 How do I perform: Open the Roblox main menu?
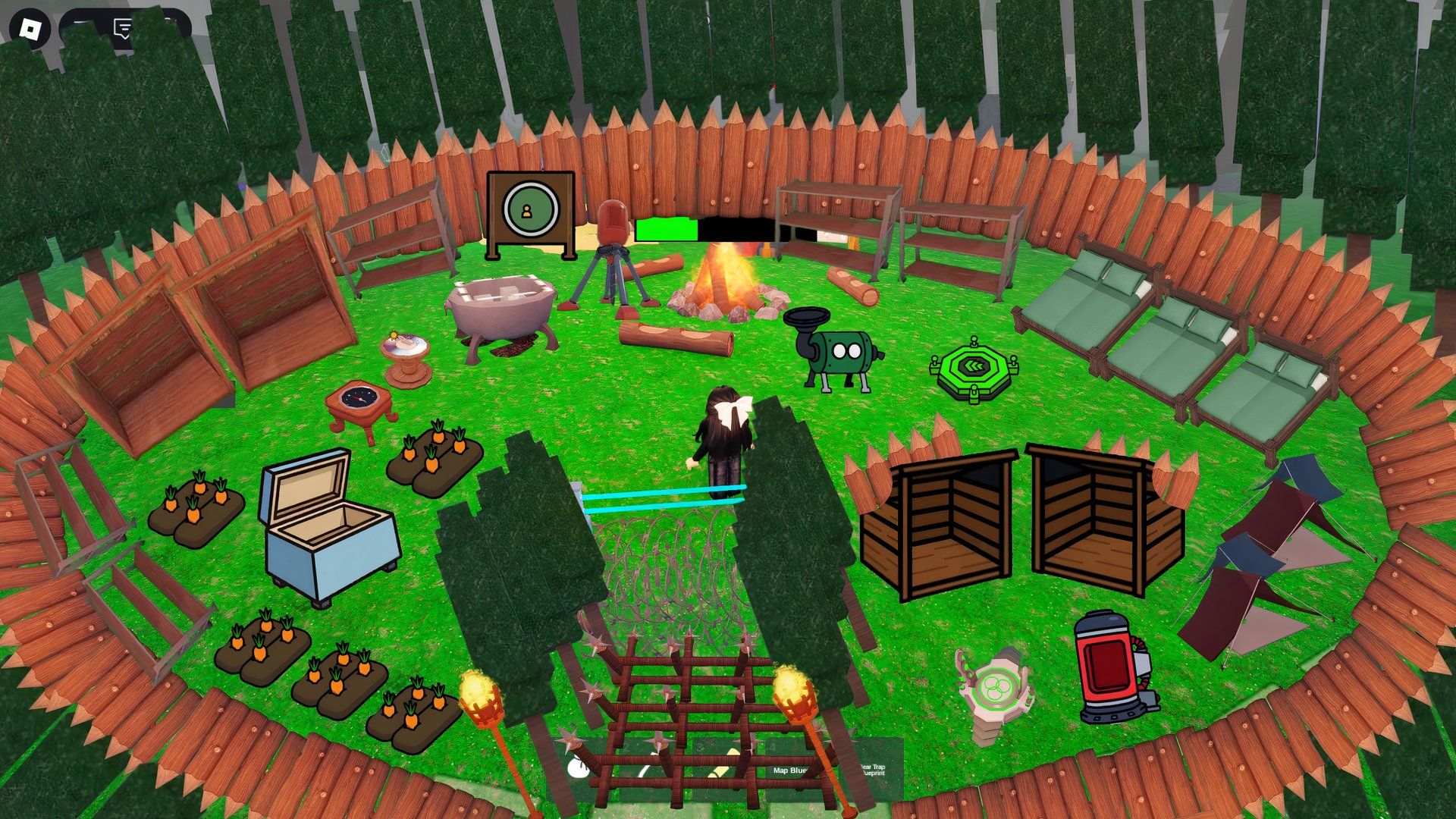(x=30, y=29)
